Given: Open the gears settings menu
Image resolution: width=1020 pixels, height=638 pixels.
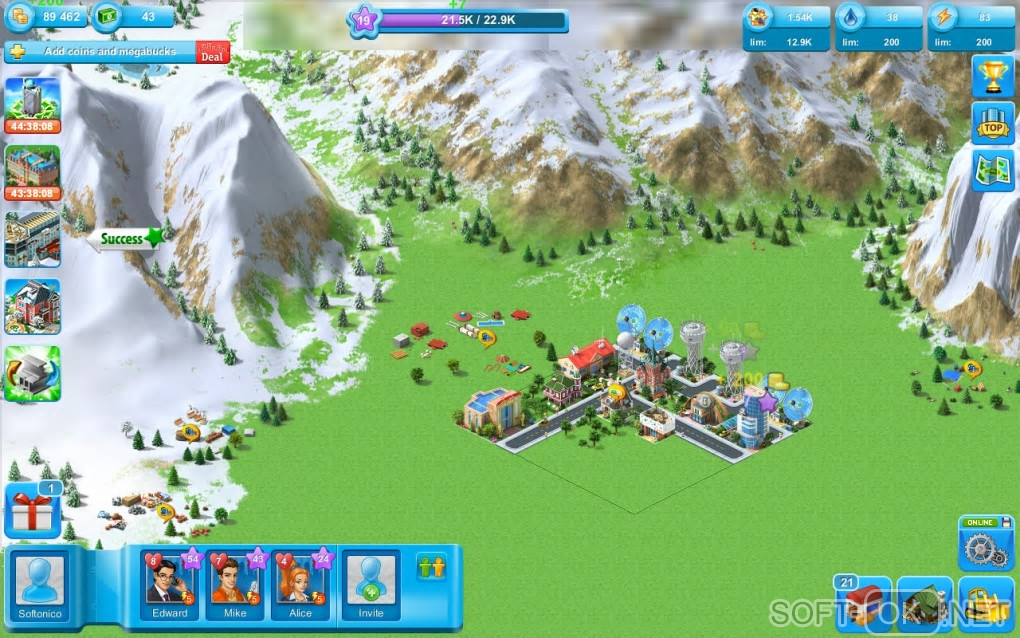Looking at the screenshot, I should pos(986,547).
